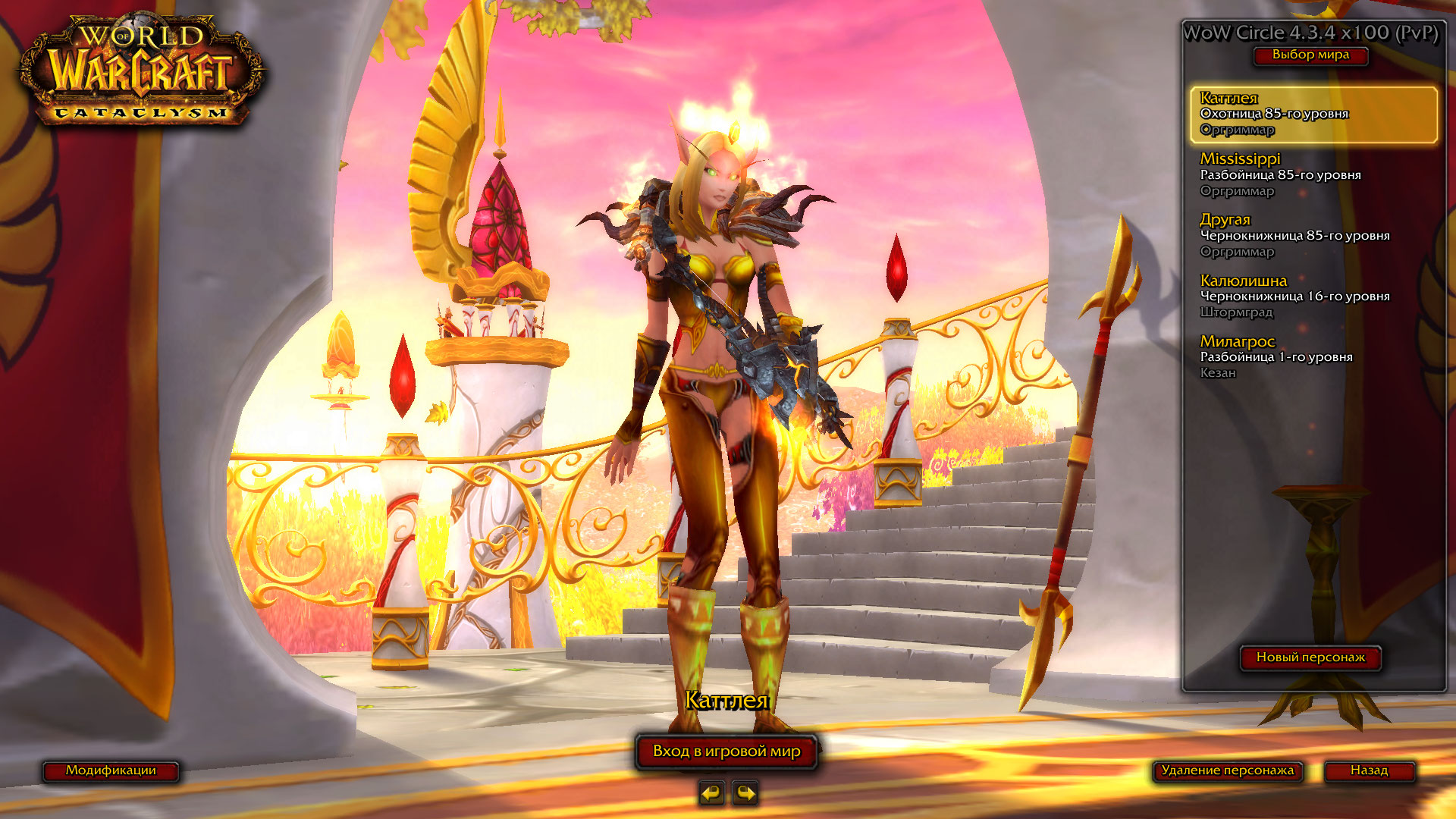Click the Выбор мира realm selection button
Image resolution: width=1456 pixels, height=819 pixels.
(1310, 55)
